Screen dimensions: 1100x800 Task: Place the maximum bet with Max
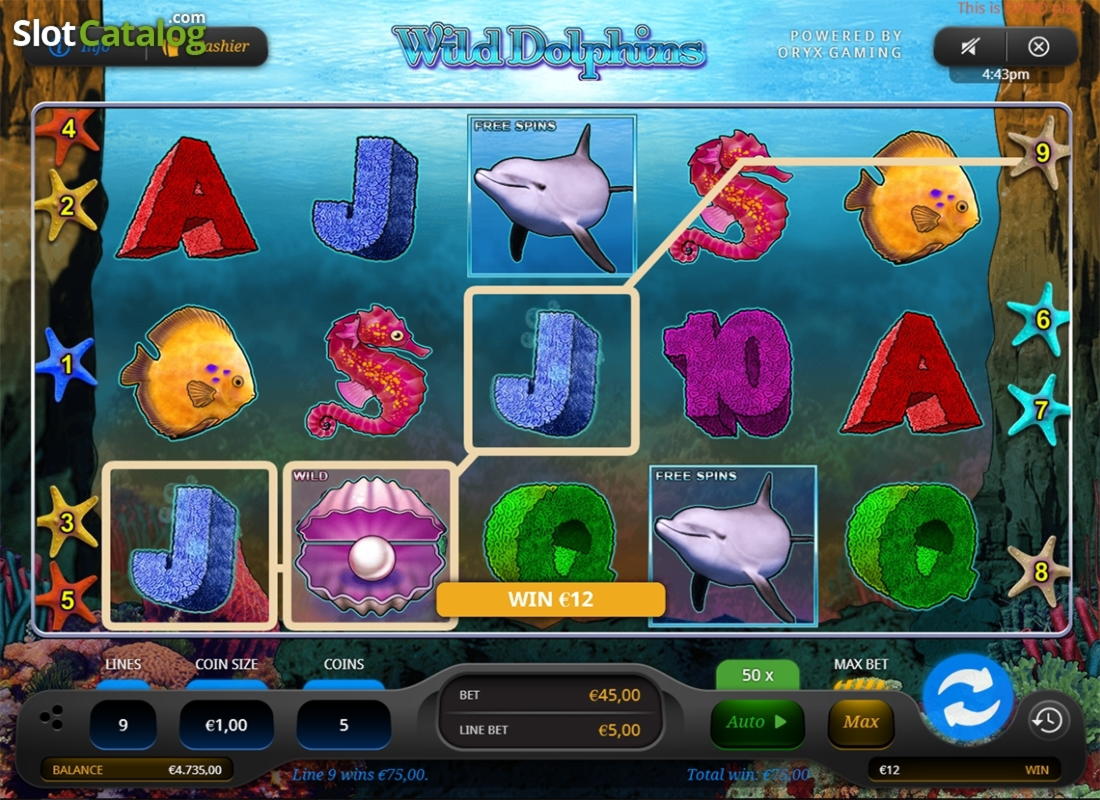[x=860, y=723]
